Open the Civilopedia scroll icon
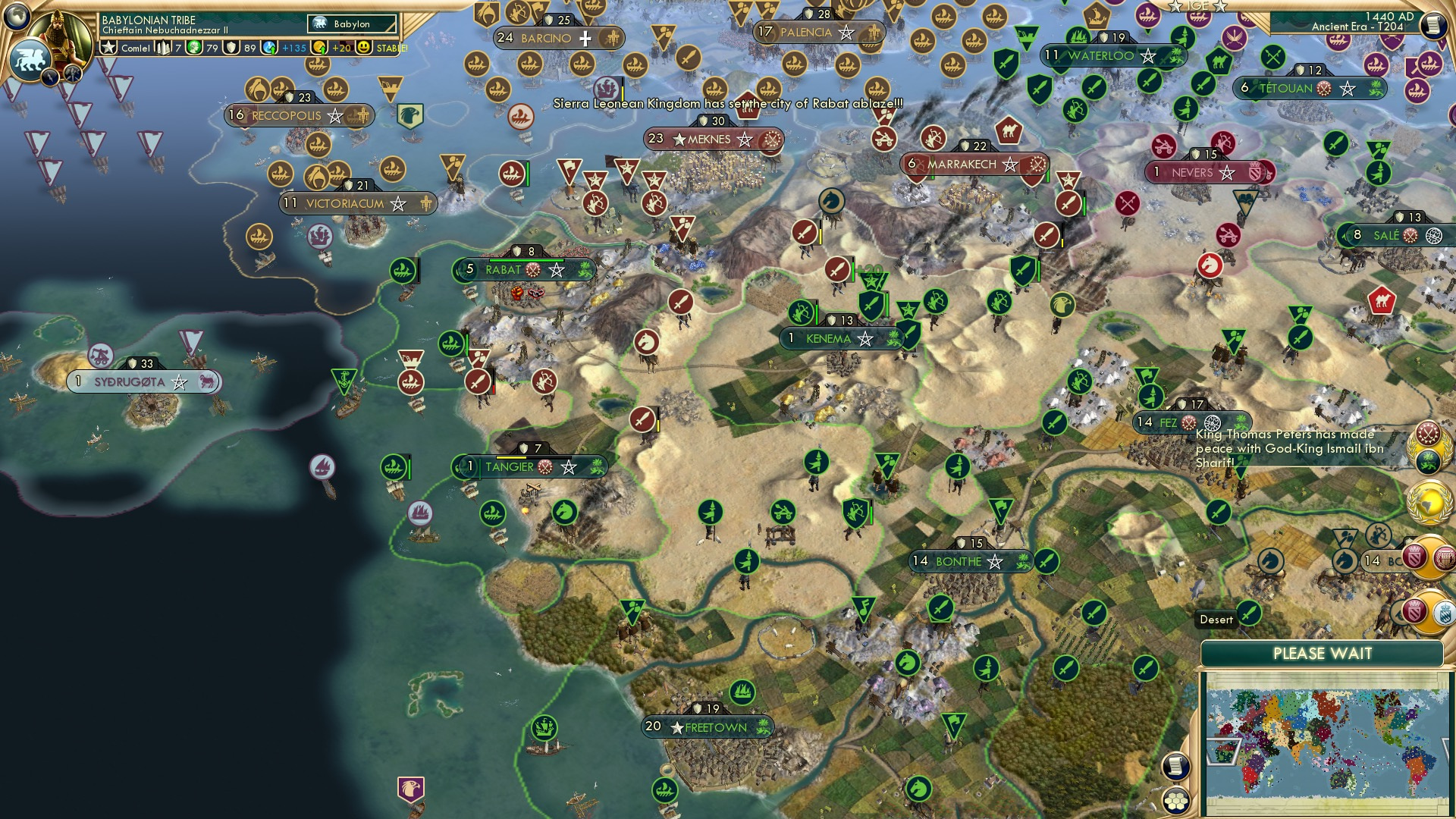1456x819 pixels. [1436, 25]
